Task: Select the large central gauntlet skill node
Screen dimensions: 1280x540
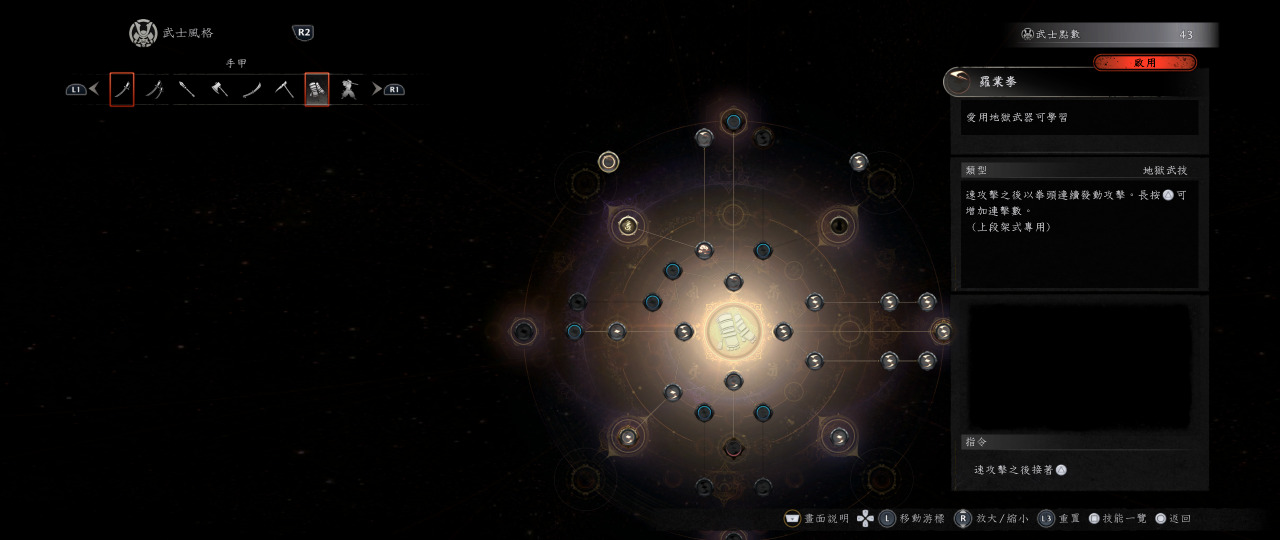Action: (x=733, y=331)
